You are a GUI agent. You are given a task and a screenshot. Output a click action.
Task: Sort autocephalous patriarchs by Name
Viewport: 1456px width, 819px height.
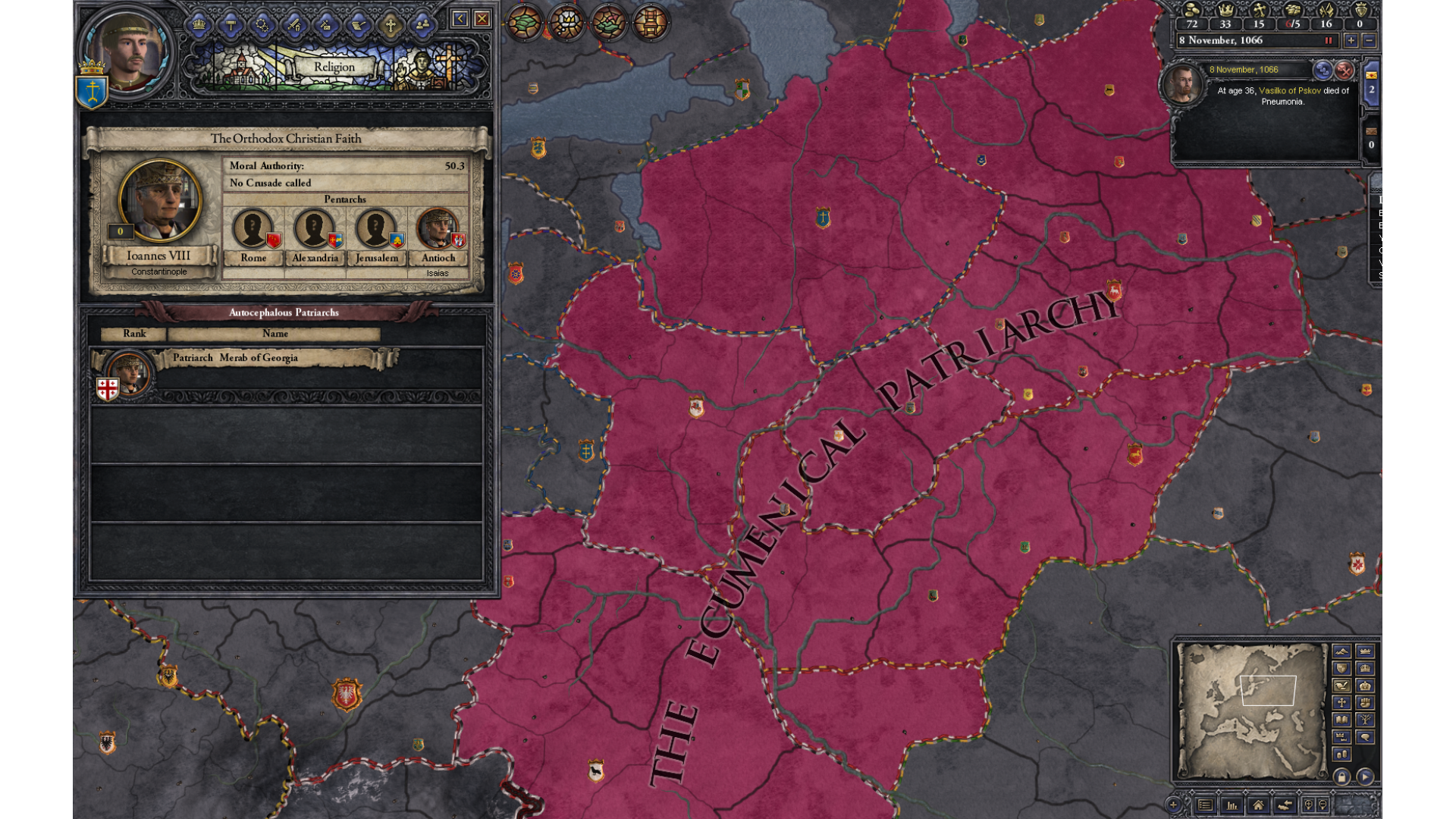click(275, 334)
